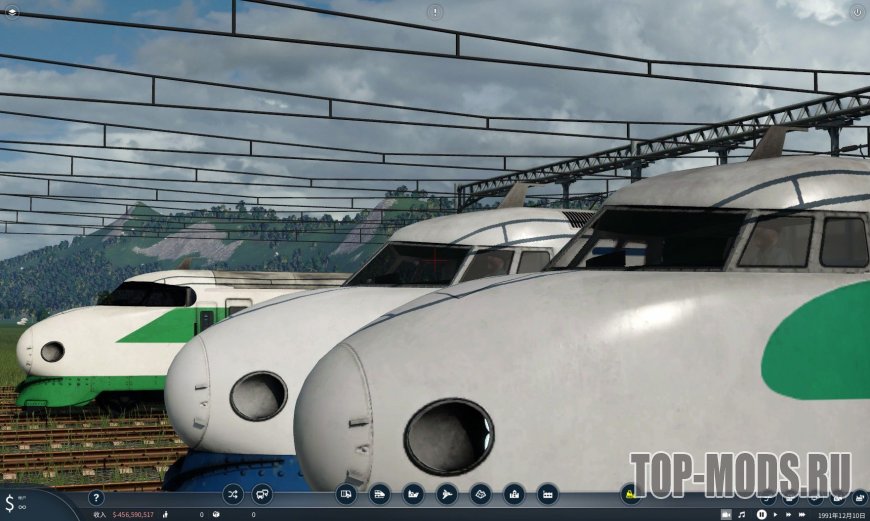Open the rail train construction menu
The height and width of the screenshot is (521, 870).
[x=380, y=493]
